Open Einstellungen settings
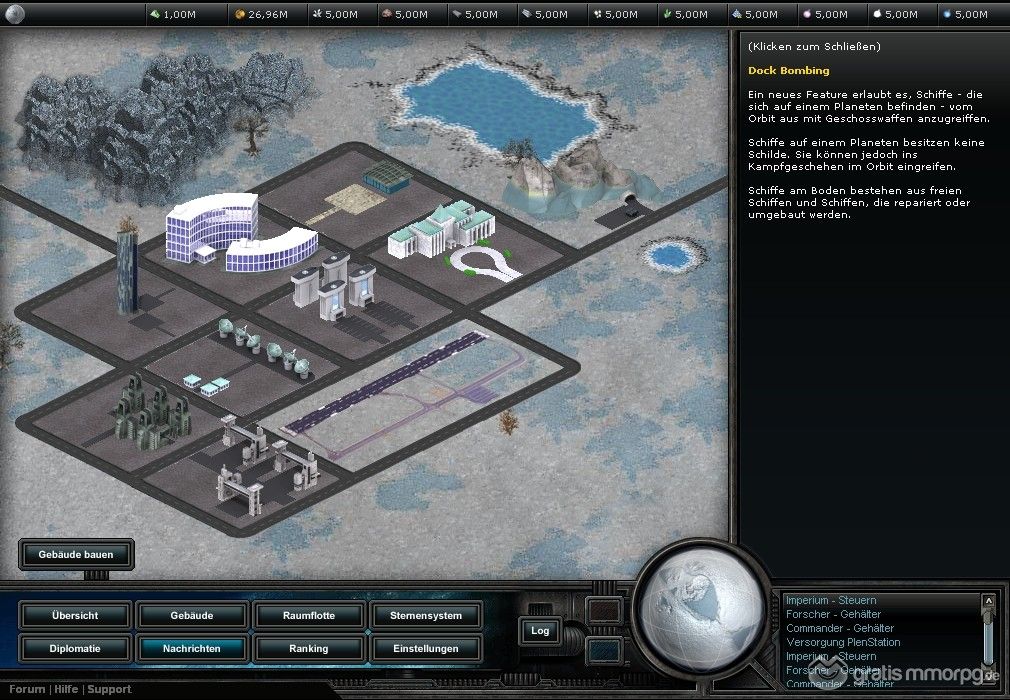 (425, 648)
